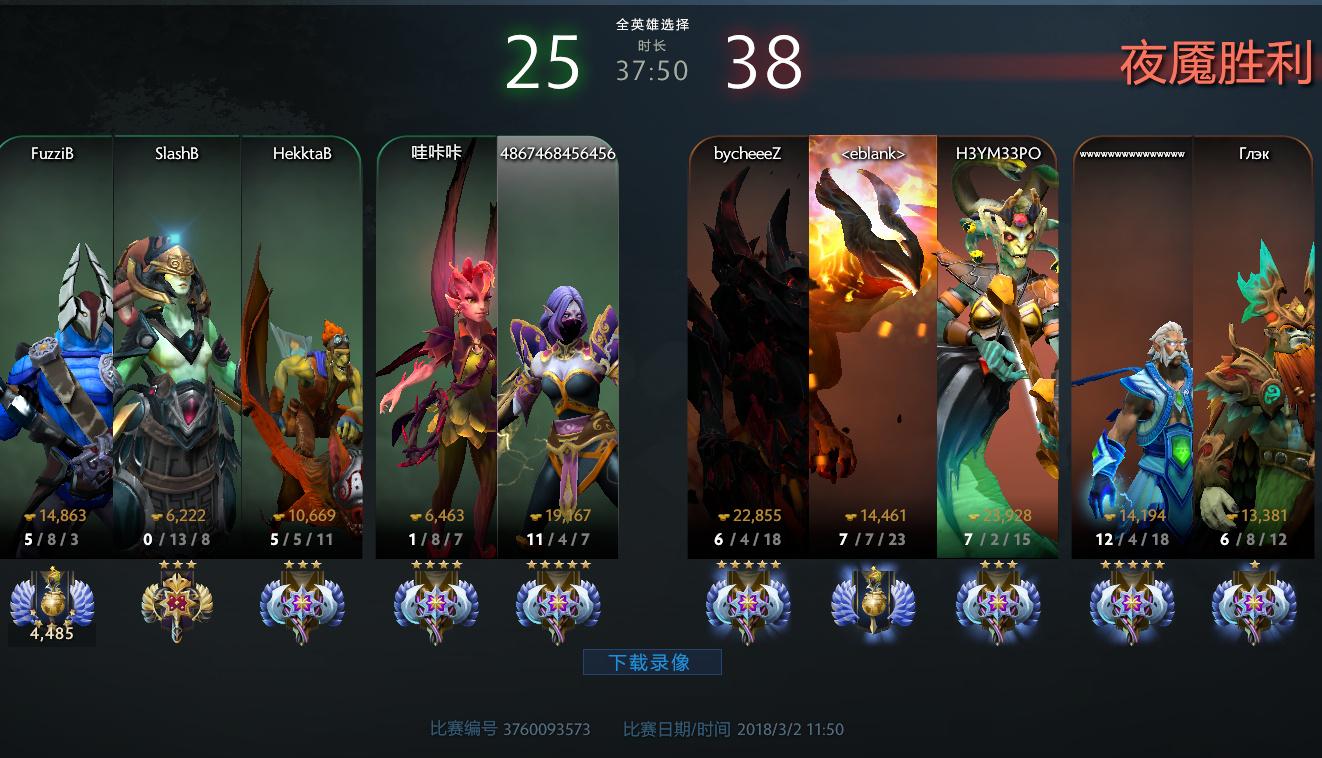Choose H3YM33PO's Medusa card

coord(997,350)
